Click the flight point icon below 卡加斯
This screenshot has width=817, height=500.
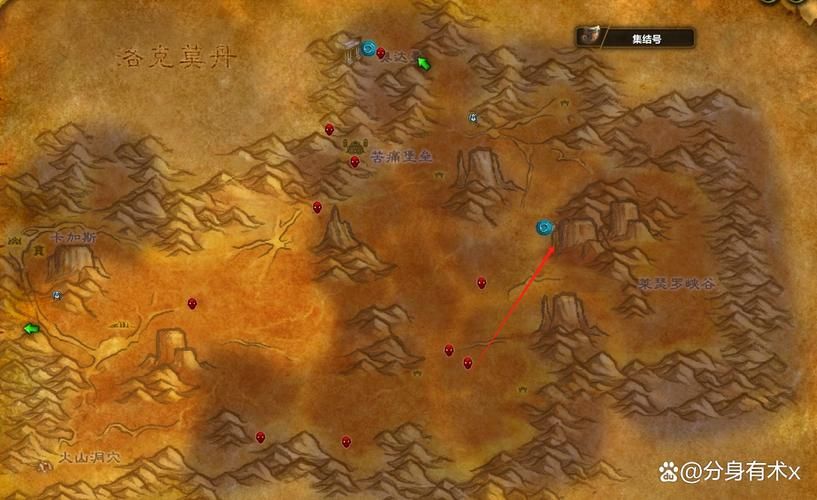[57, 295]
